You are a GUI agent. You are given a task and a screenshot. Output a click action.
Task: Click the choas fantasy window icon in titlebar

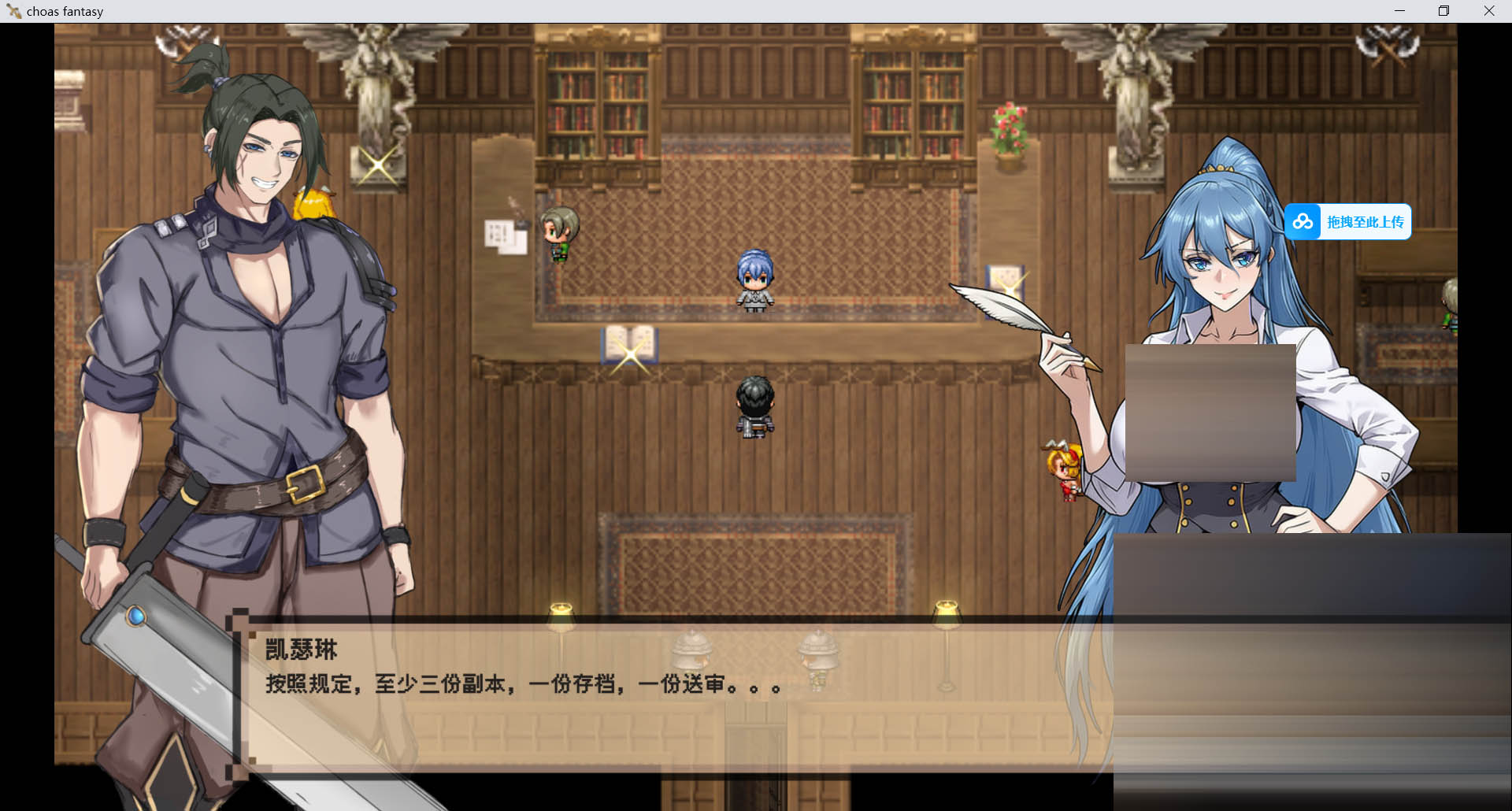(13, 11)
